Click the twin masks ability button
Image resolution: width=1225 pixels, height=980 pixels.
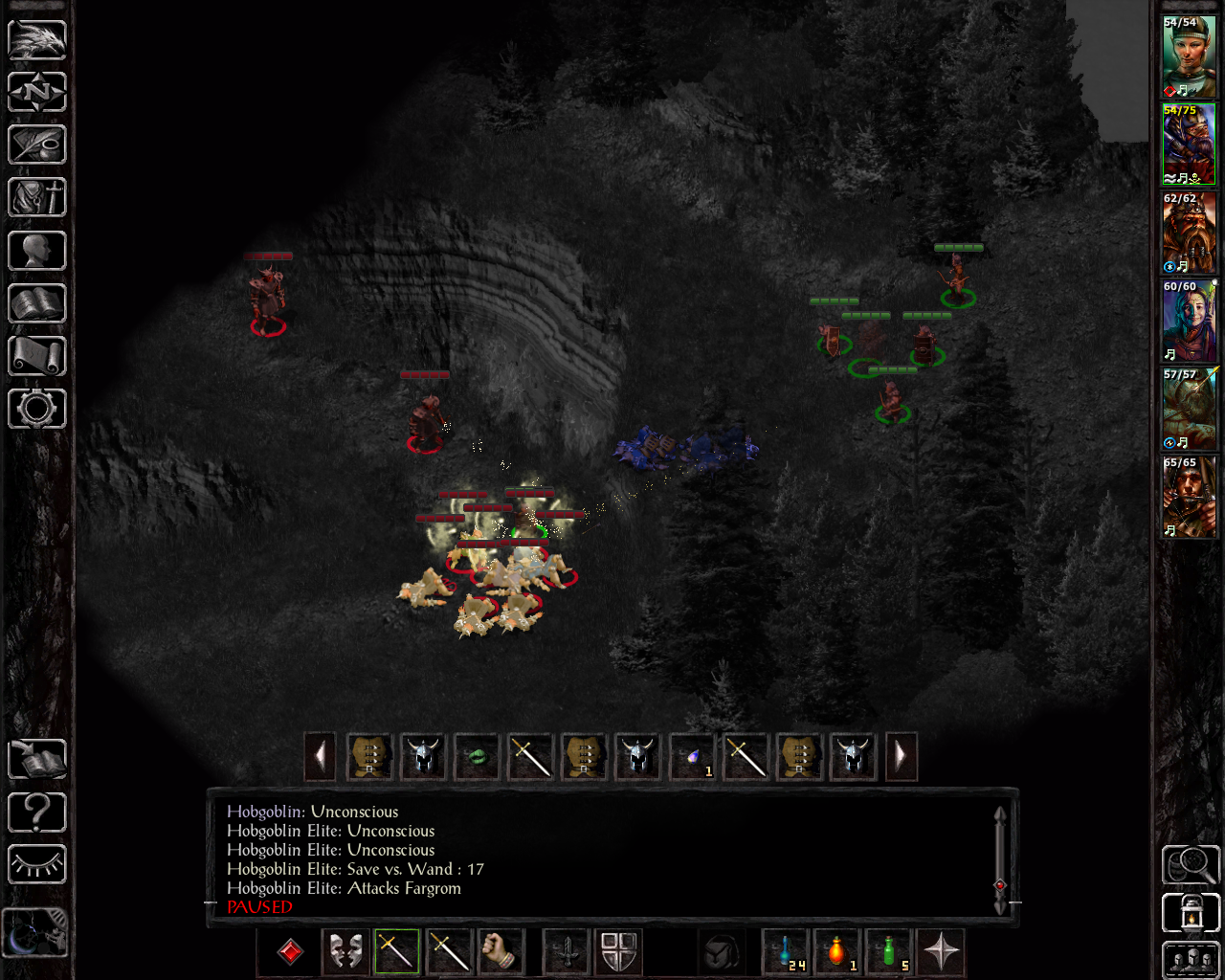click(x=345, y=951)
